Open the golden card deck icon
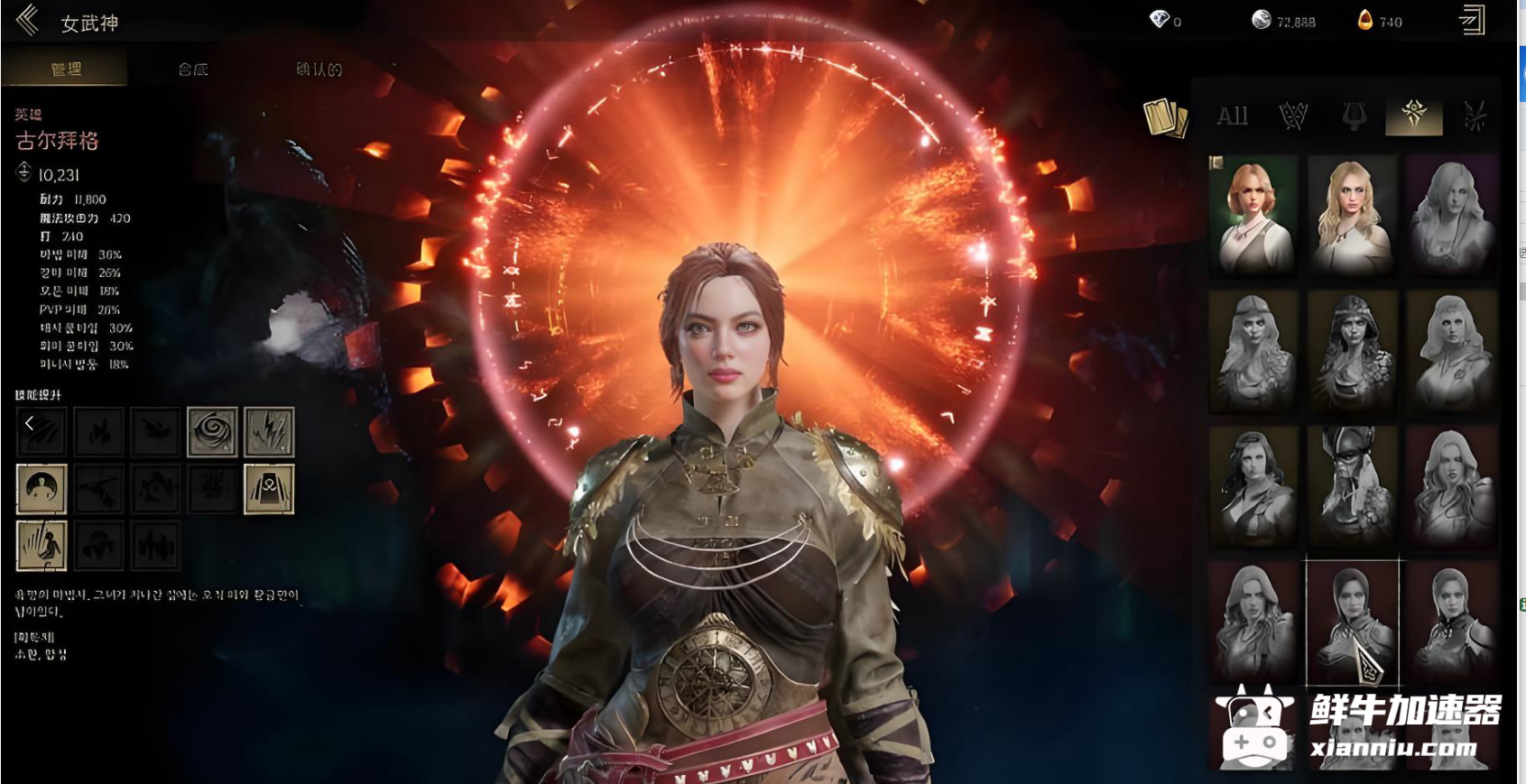 point(1165,118)
